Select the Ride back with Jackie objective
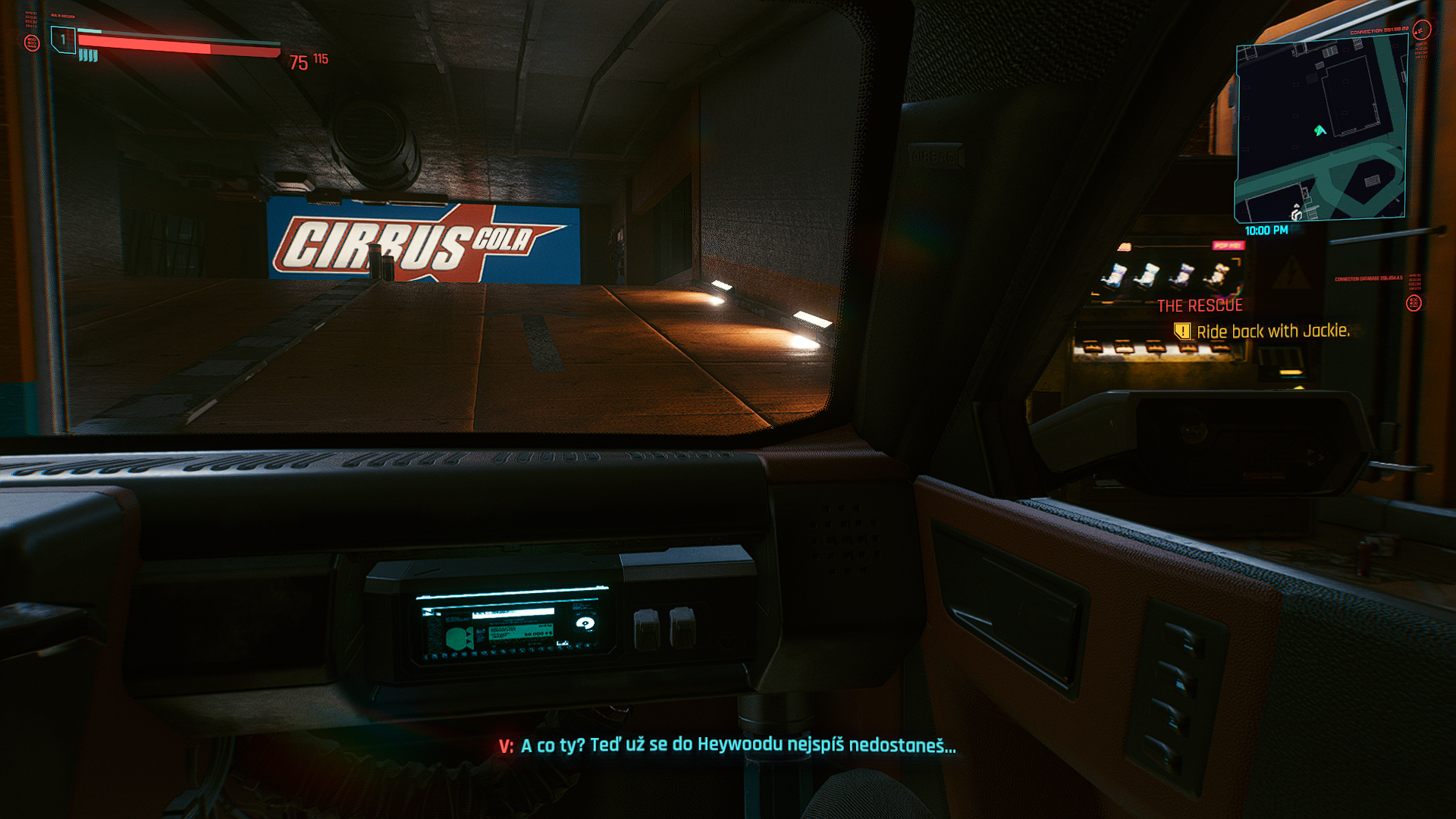1456x819 pixels. [1272, 331]
